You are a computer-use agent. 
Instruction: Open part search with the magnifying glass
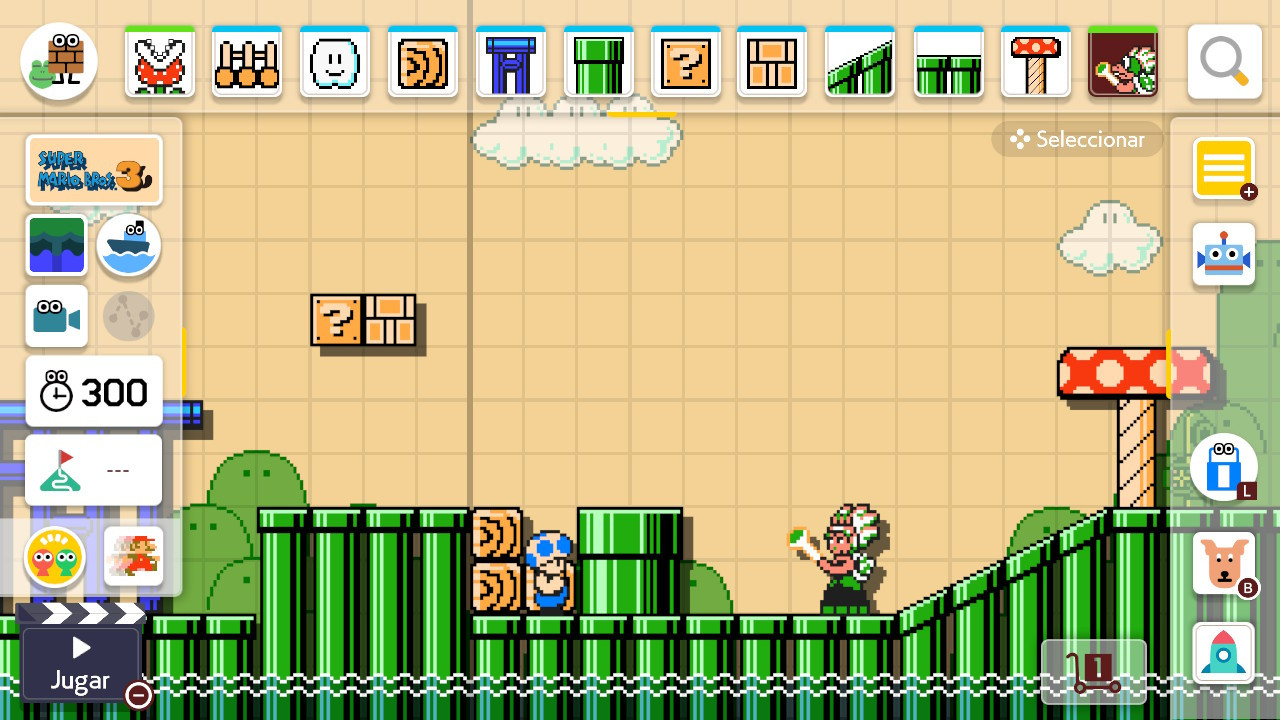click(1223, 60)
